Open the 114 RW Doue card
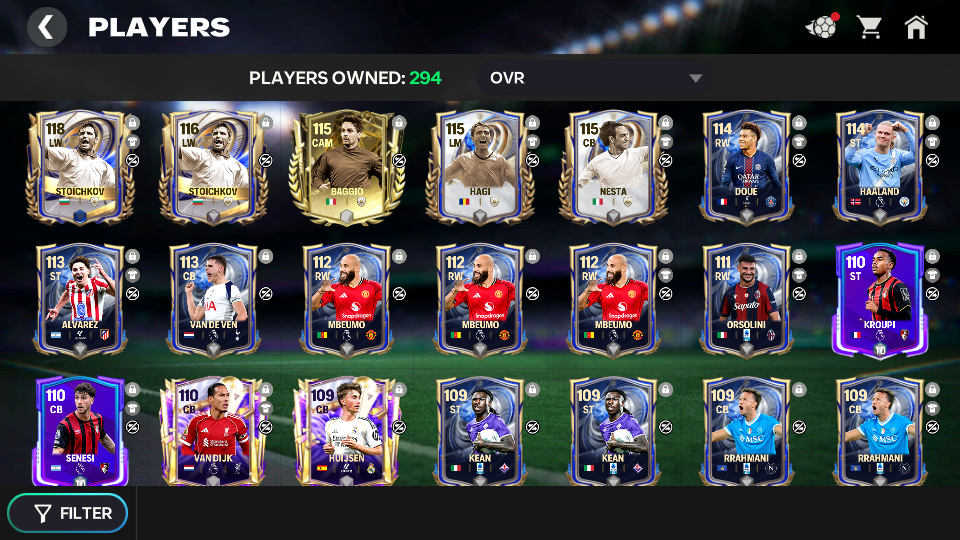This screenshot has width=960, height=540. tap(746, 166)
